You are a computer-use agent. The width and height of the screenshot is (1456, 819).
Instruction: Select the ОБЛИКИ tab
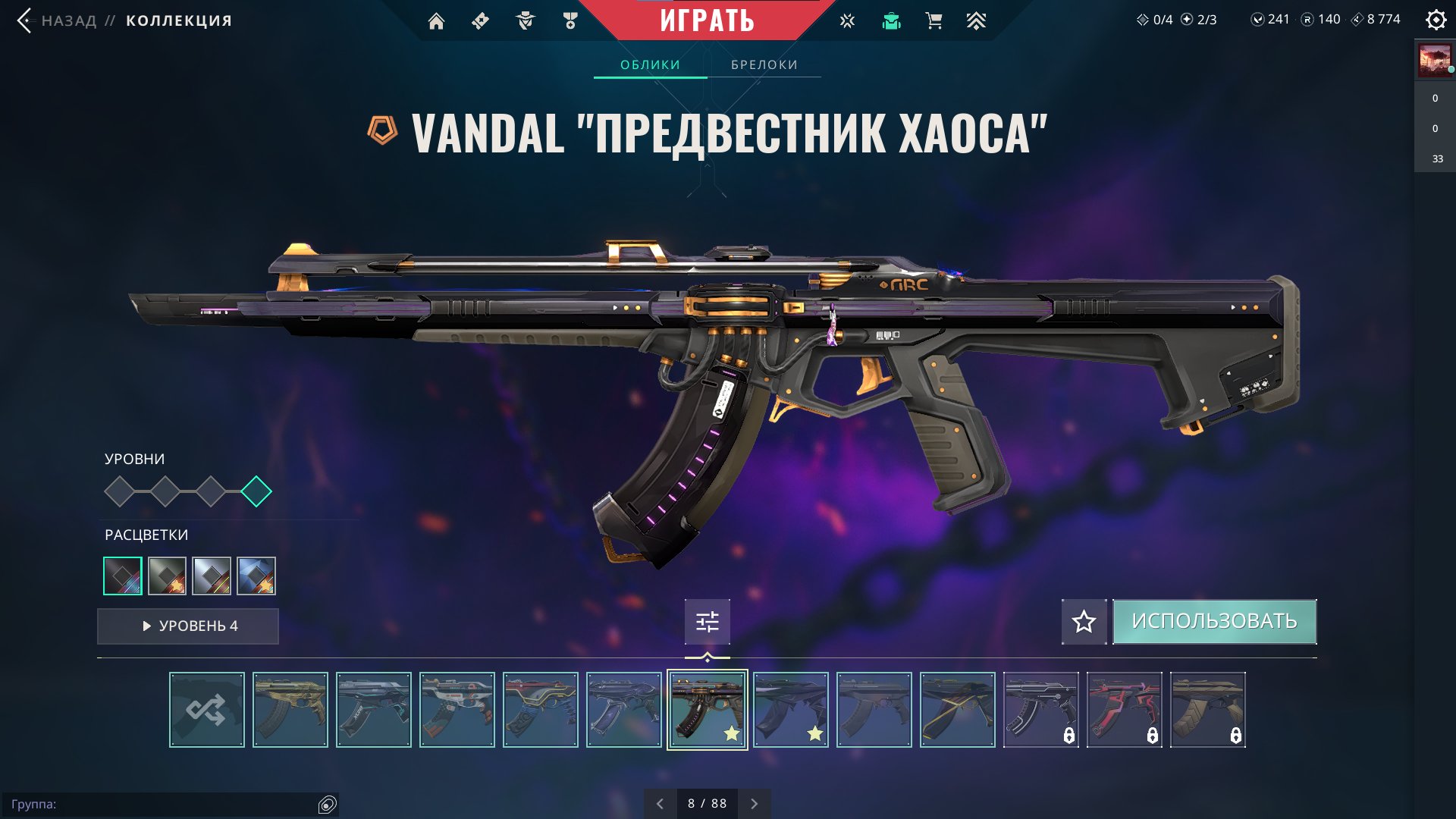[650, 64]
